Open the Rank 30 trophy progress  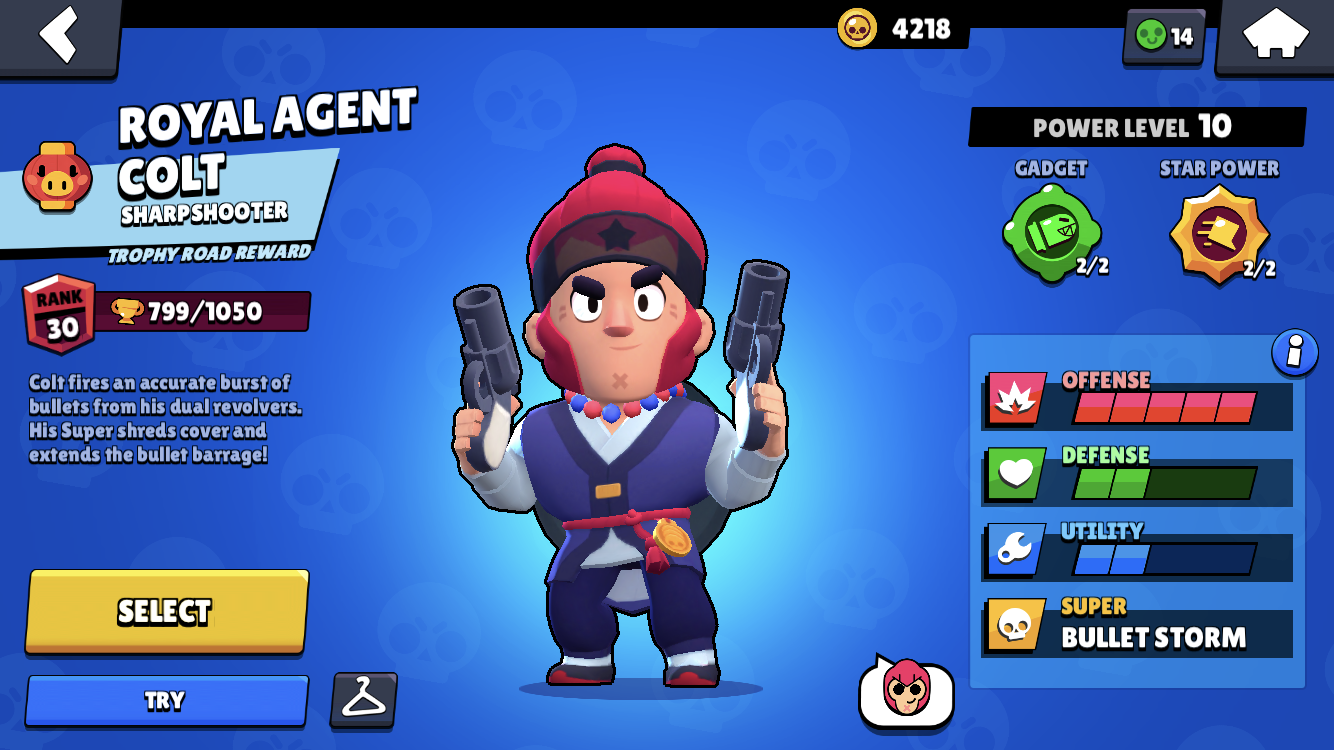[x=166, y=313]
